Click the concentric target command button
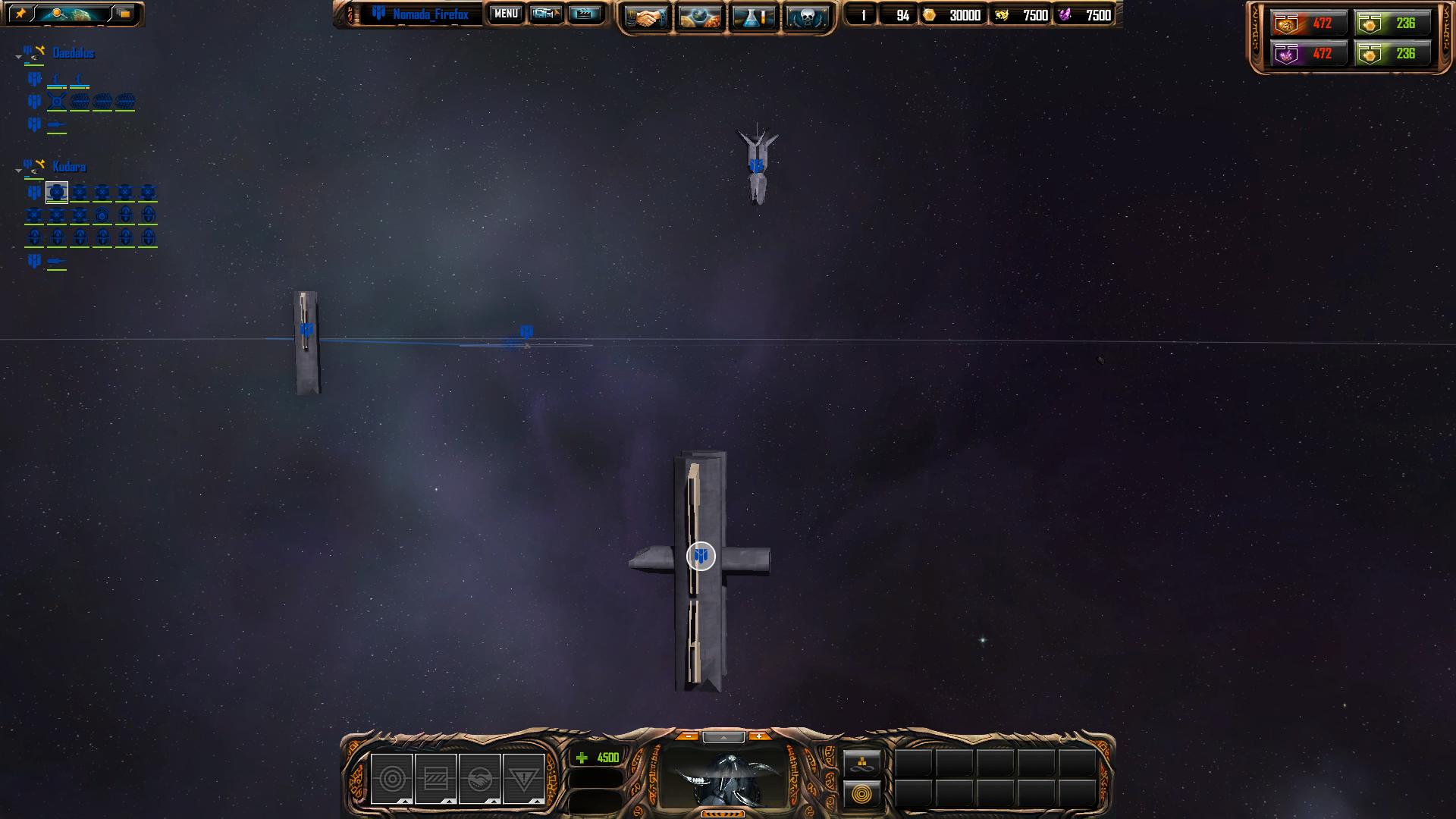 tap(392, 779)
